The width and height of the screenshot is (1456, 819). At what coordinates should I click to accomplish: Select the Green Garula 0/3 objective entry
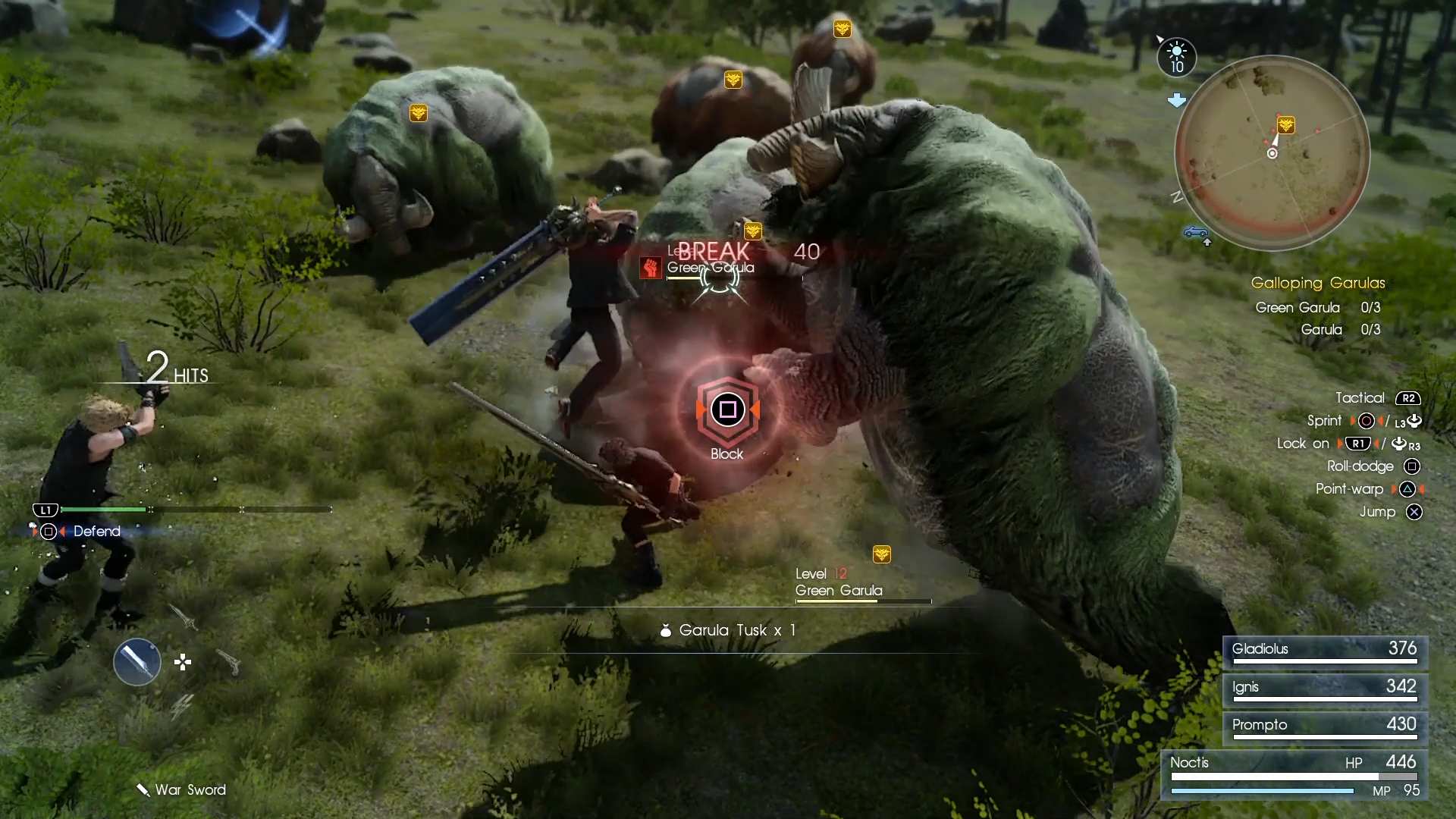click(1317, 308)
